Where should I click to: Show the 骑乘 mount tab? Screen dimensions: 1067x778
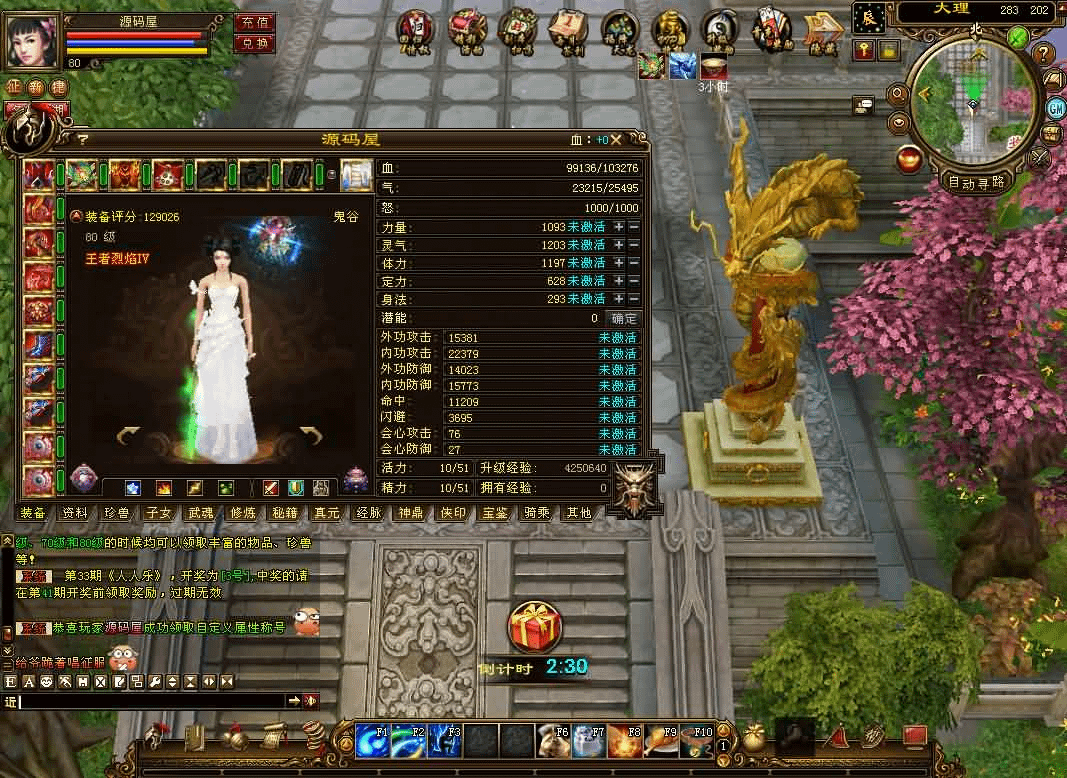[x=537, y=513]
